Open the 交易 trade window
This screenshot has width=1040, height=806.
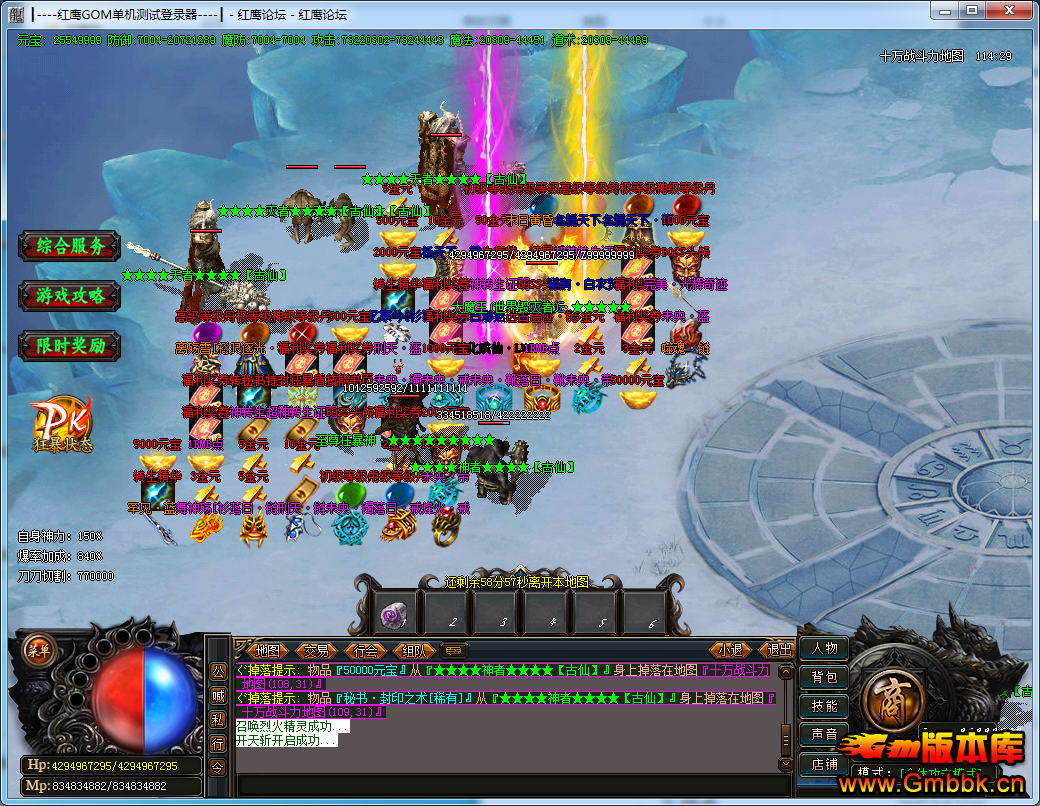pos(316,650)
